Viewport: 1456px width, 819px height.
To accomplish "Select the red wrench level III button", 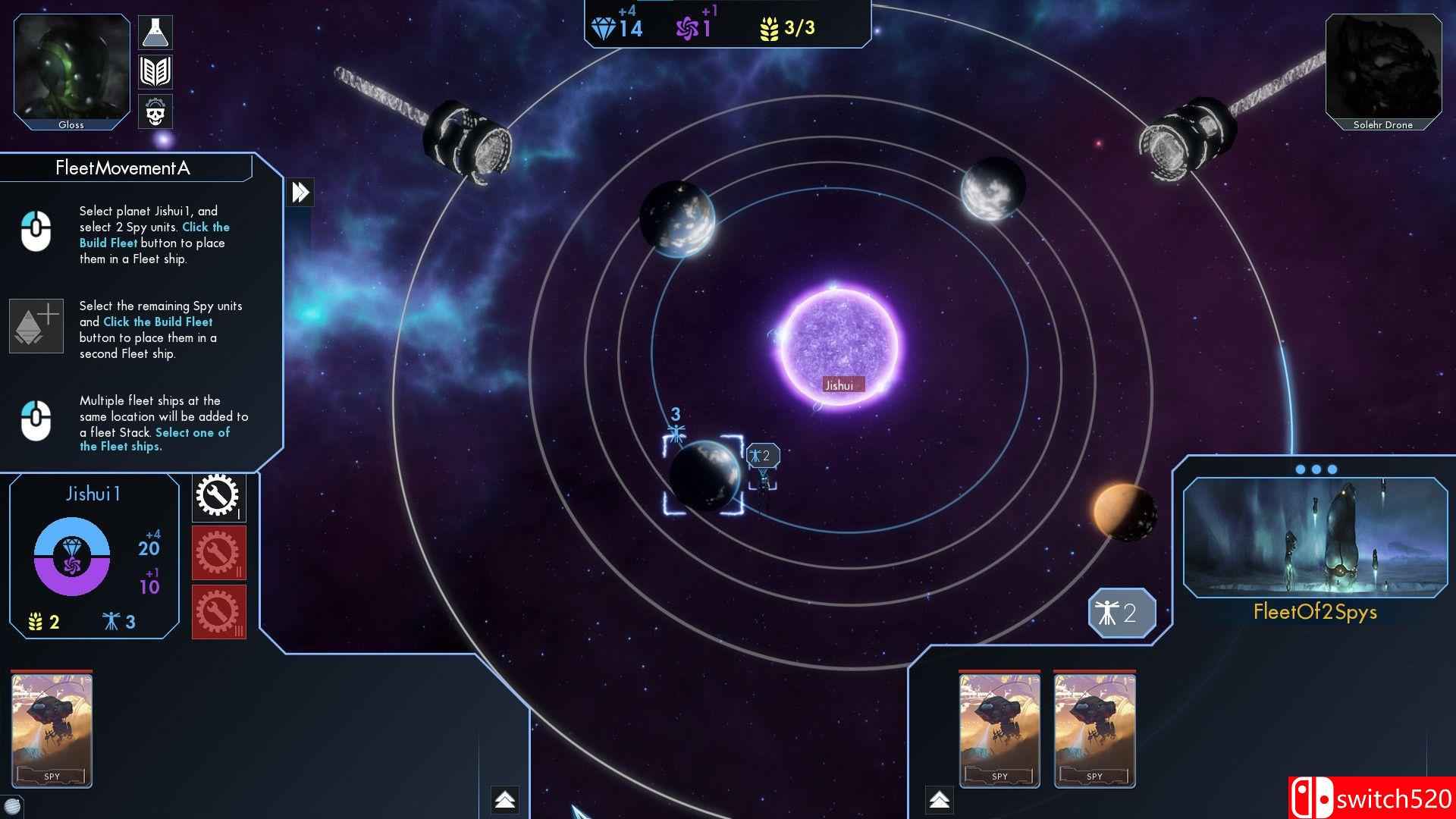I will [218, 611].
